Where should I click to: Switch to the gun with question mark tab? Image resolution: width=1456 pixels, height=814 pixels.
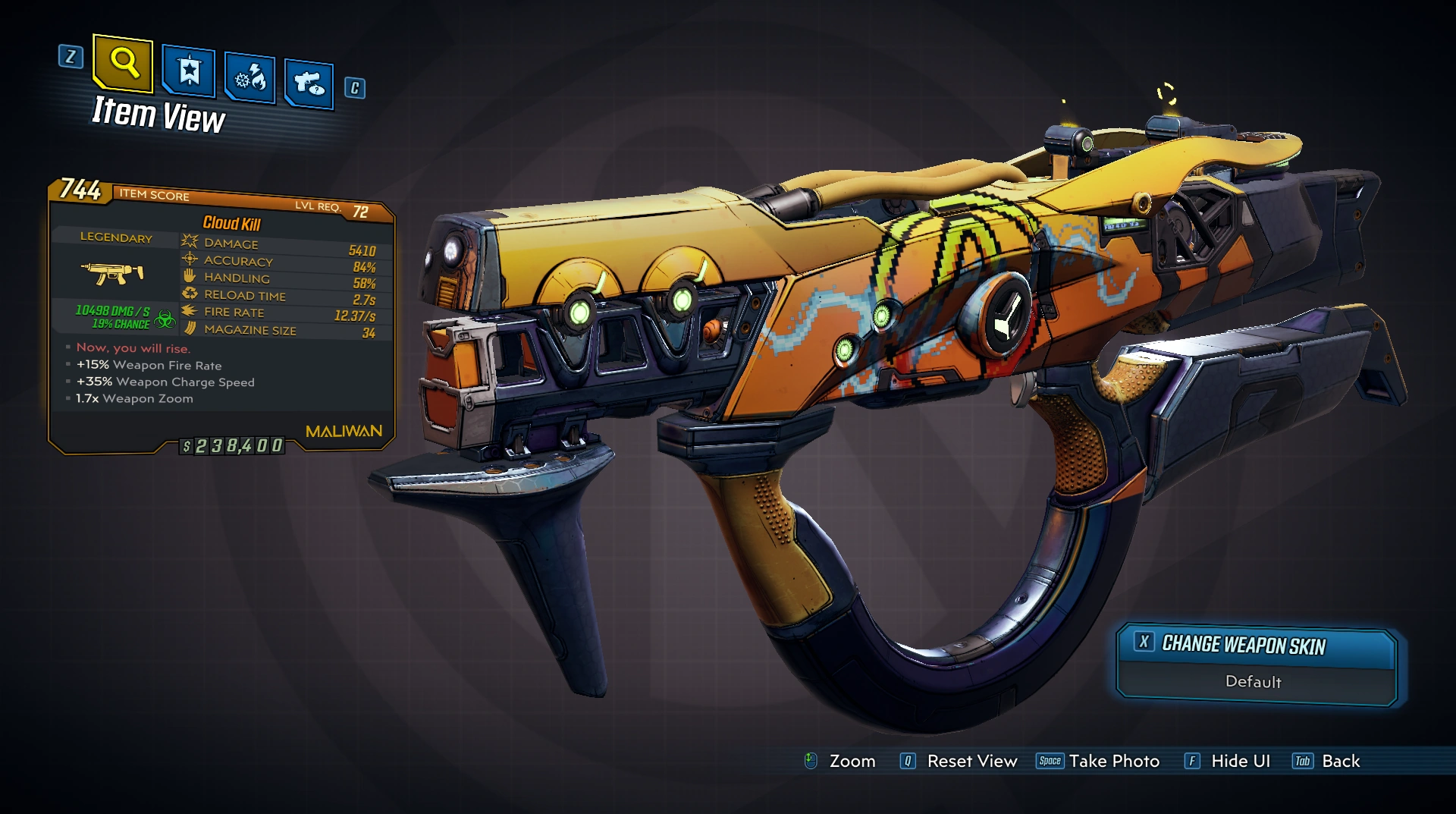click(309, 83)
